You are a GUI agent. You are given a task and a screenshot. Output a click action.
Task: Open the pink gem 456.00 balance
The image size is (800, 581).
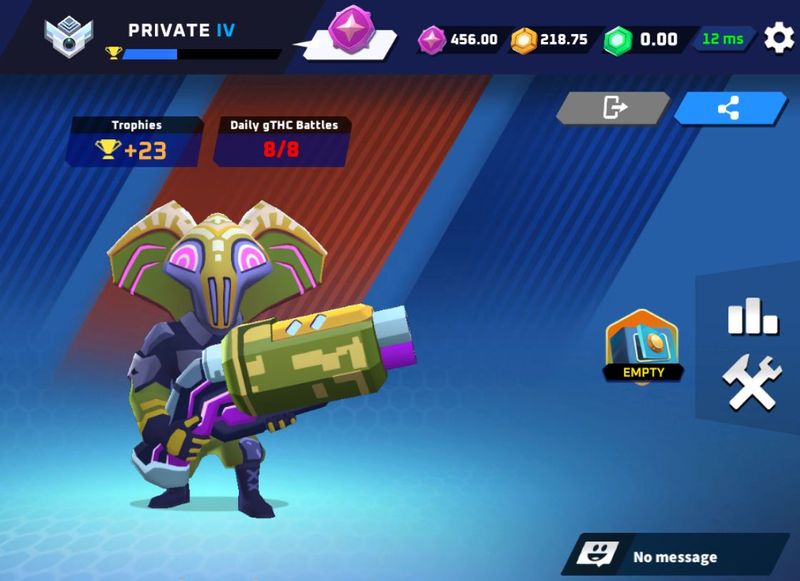[x=460, y=40]
